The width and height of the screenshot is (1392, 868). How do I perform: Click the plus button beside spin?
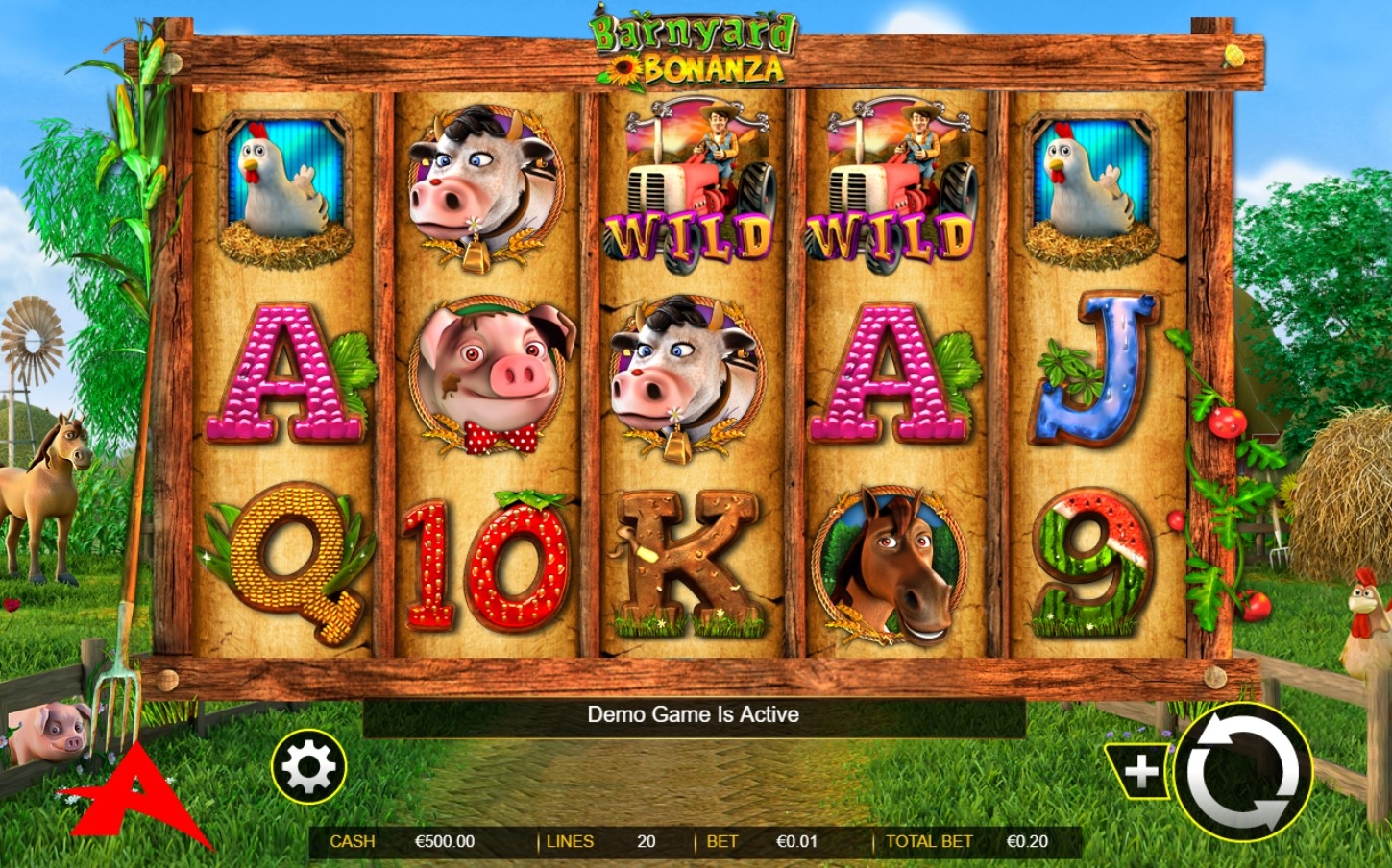[1140, 771]
